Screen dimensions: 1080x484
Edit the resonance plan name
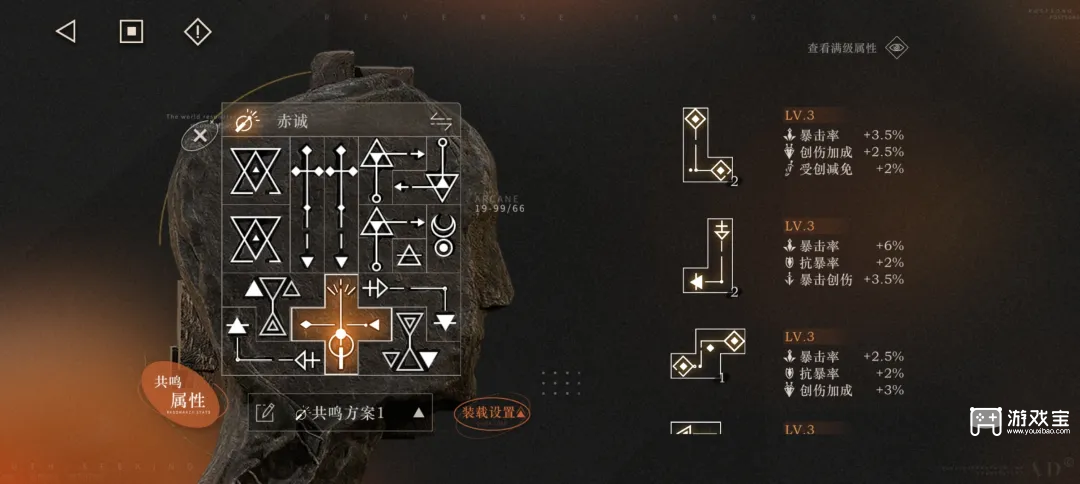point(266,412)
